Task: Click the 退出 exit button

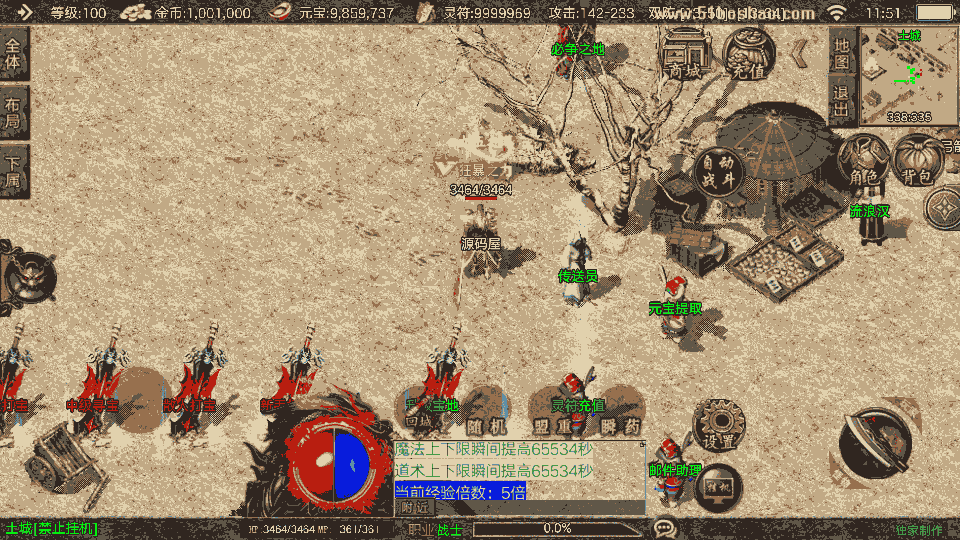Action: [x=842, y=100]
